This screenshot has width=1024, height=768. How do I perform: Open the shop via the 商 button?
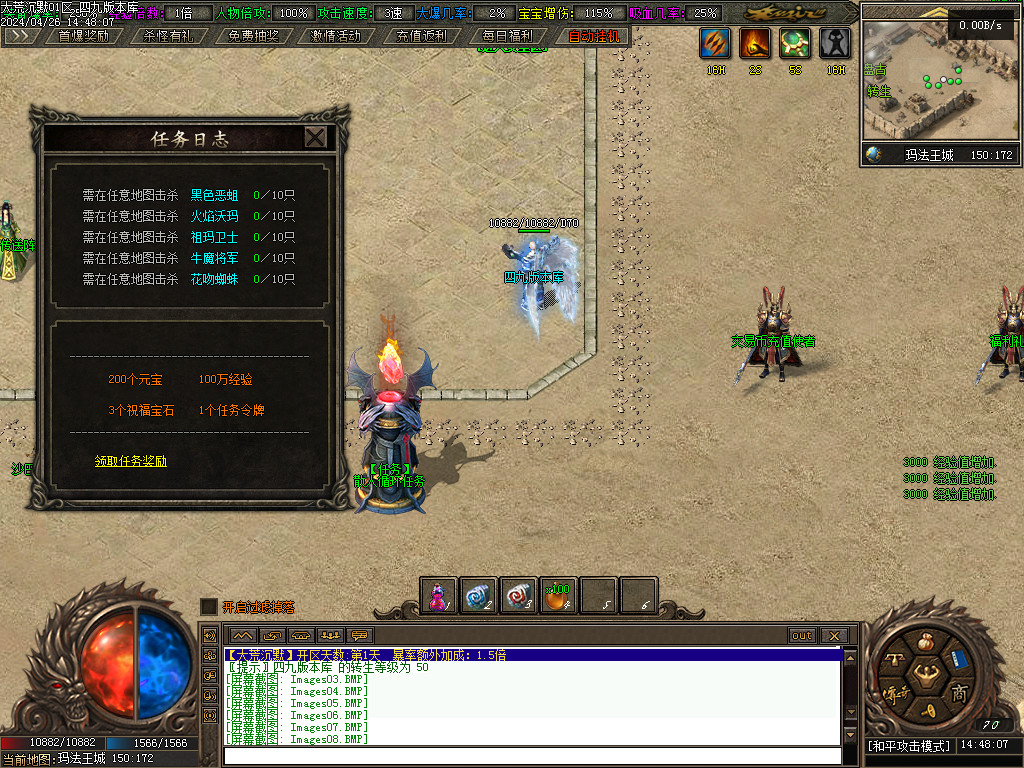pyautogui.click(x=959, y=692)
